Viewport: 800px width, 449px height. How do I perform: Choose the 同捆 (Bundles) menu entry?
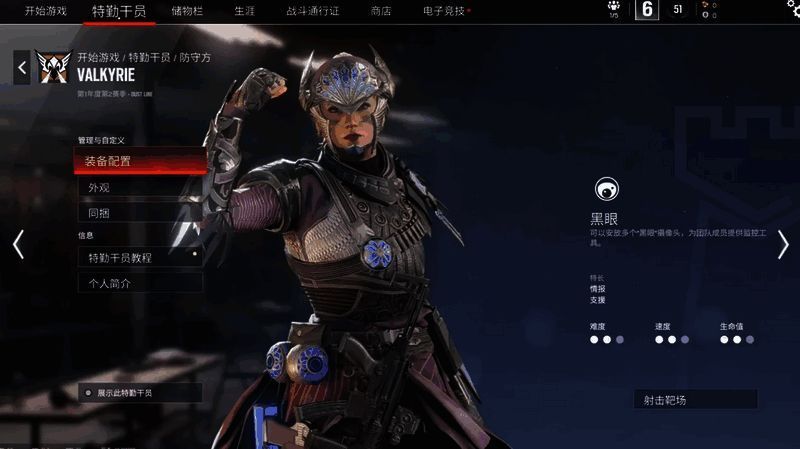click(x=140, y=213)
